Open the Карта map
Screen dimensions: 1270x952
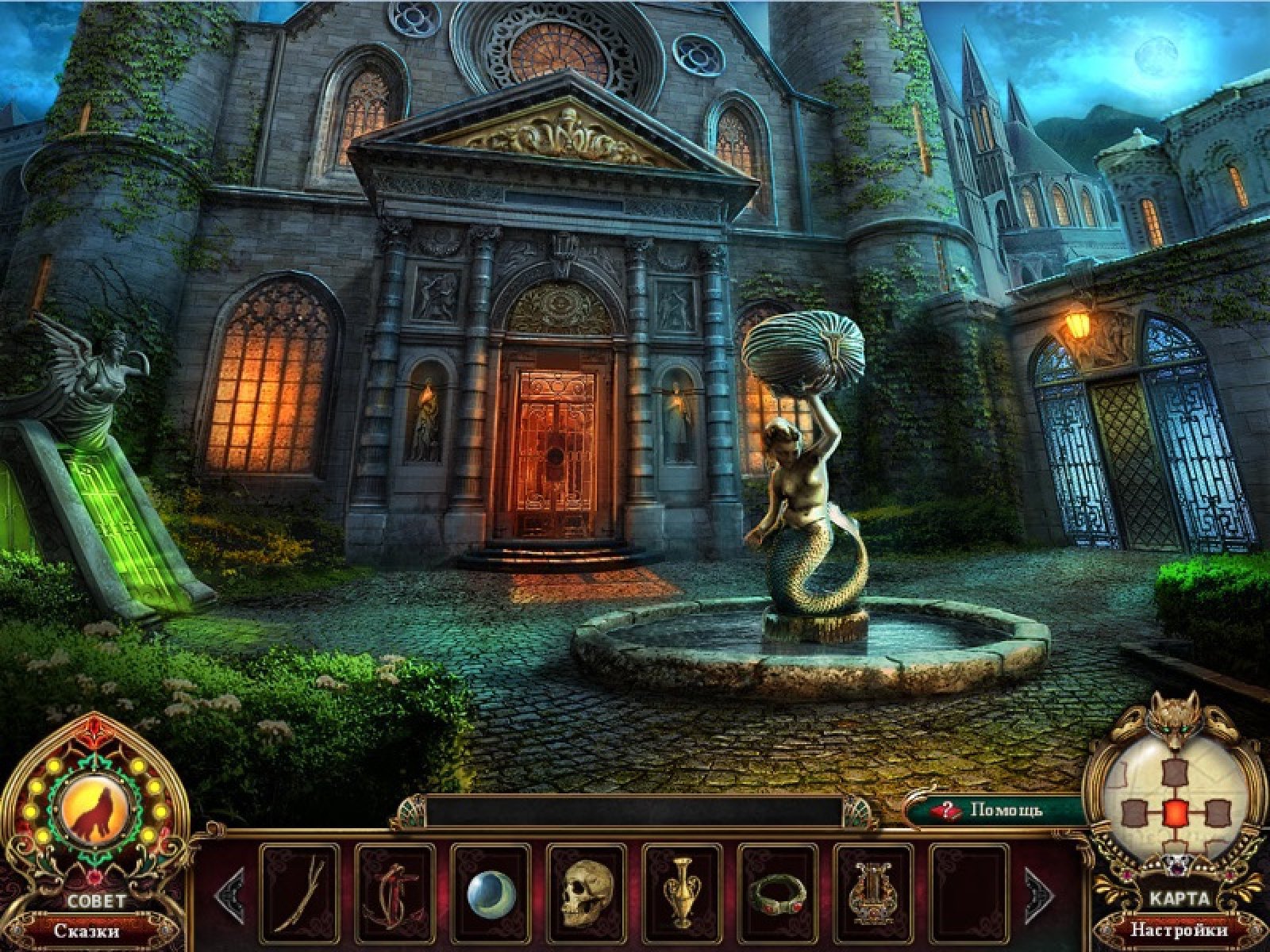tap(1177, 899)
